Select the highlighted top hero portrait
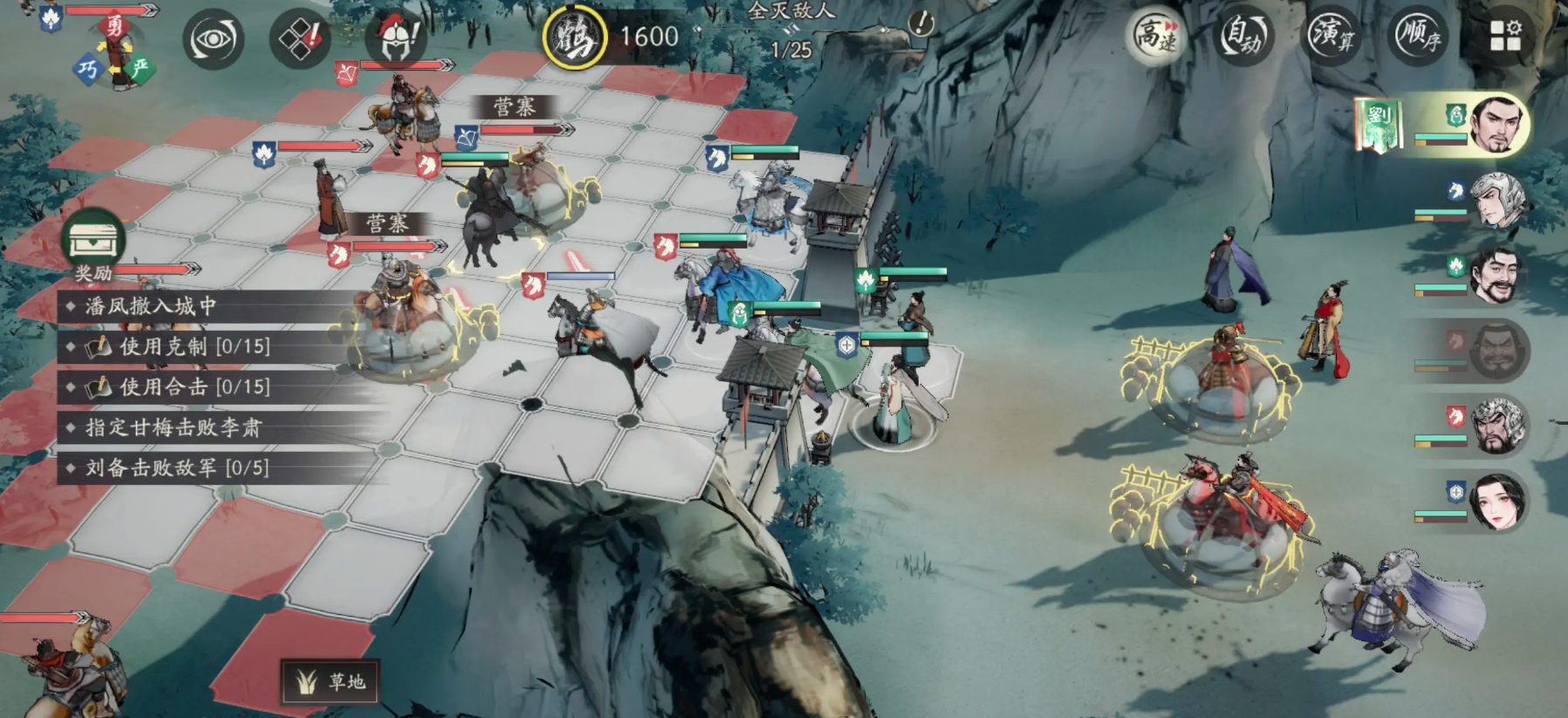 tap(1496, 126)
